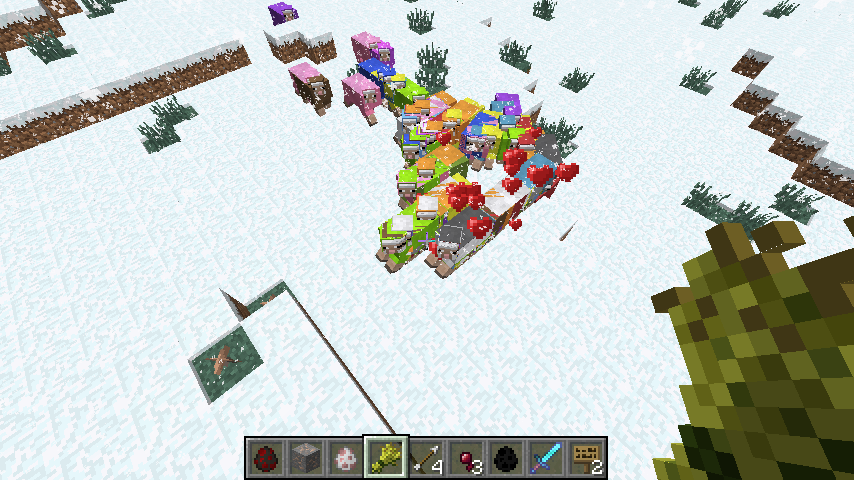Select the red spotted spawn egg slot

tap(266, 458)
